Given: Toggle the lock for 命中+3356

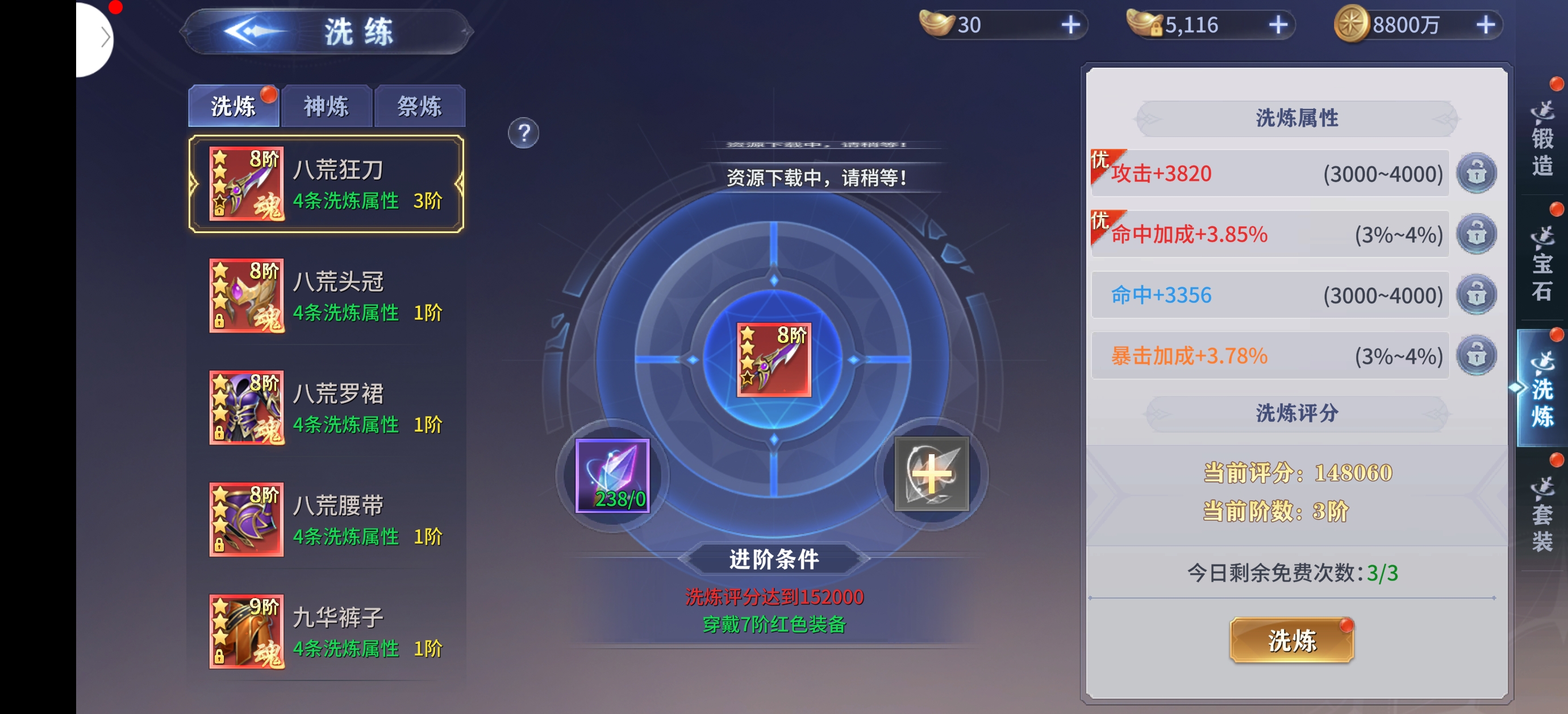Looking at the screenshot, I should (1476, 296).
